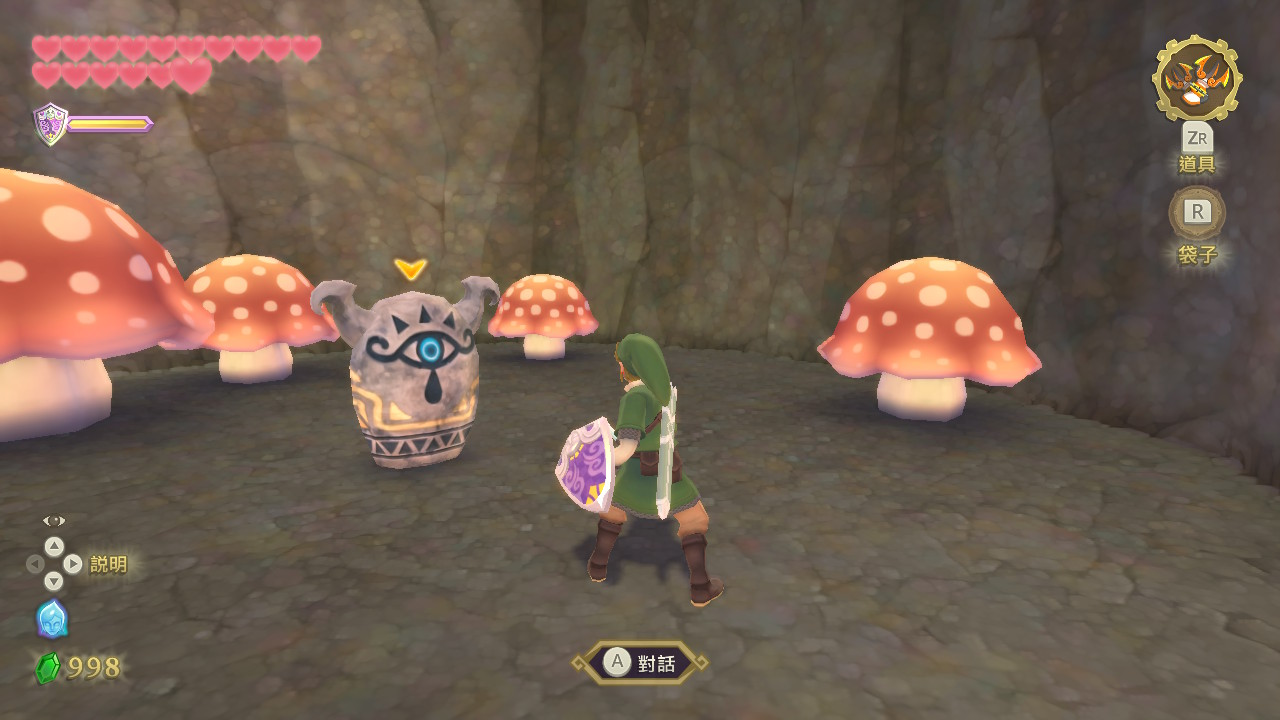Expand help by clicking the d-pad right arrow
This screenshot has height=720, width=1280.
(73, 562)
